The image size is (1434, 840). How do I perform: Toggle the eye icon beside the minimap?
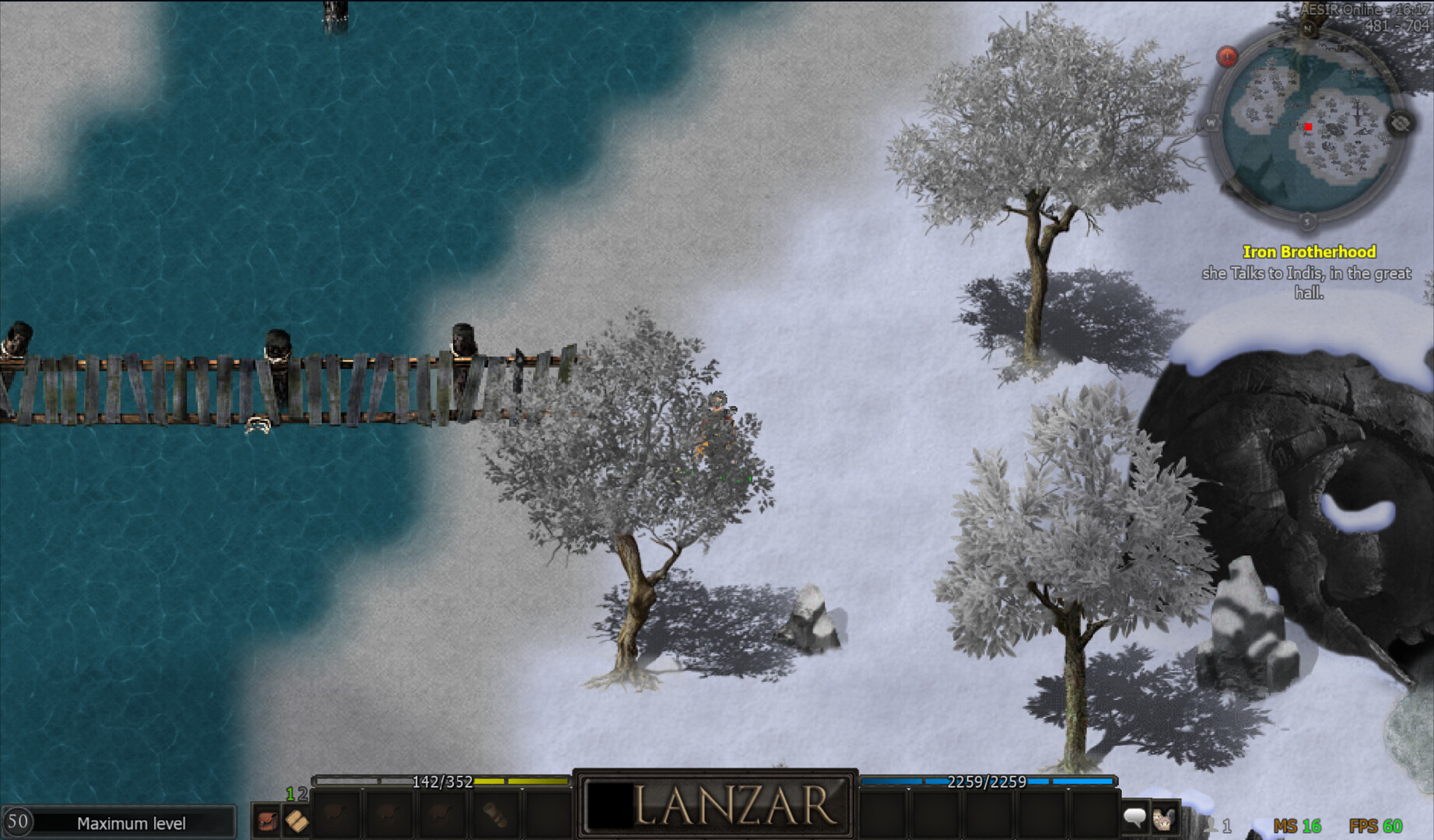point(1401,123)
